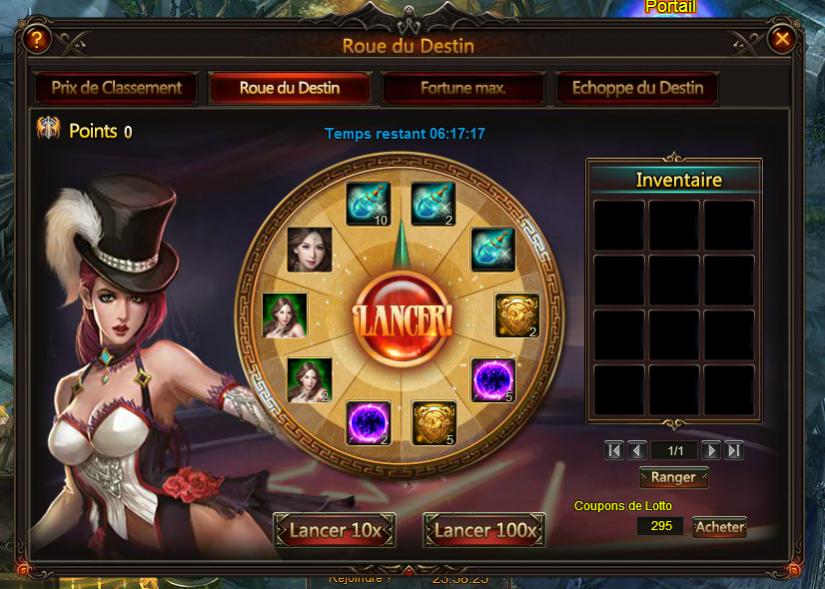Select the golden shield prize with 5
825x589 pixels.
[434, 422]
